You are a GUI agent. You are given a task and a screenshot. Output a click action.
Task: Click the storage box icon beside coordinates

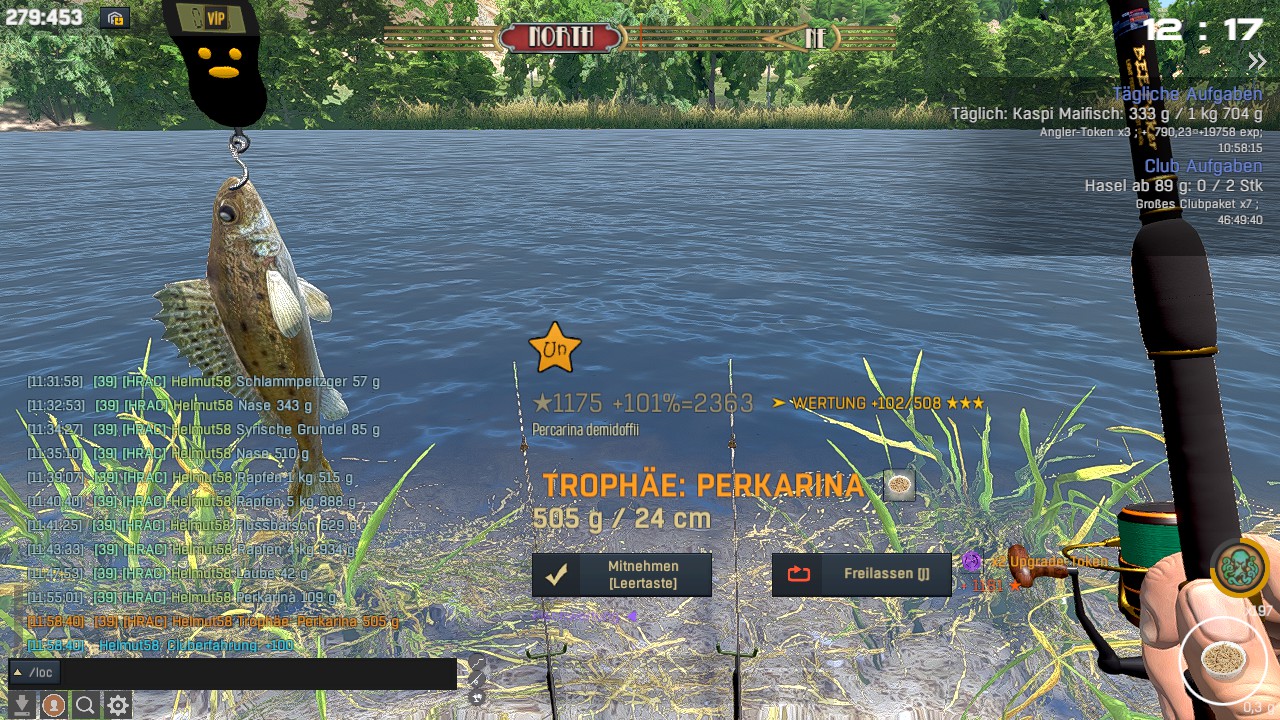pyautogui.click(x=115, y=18)
